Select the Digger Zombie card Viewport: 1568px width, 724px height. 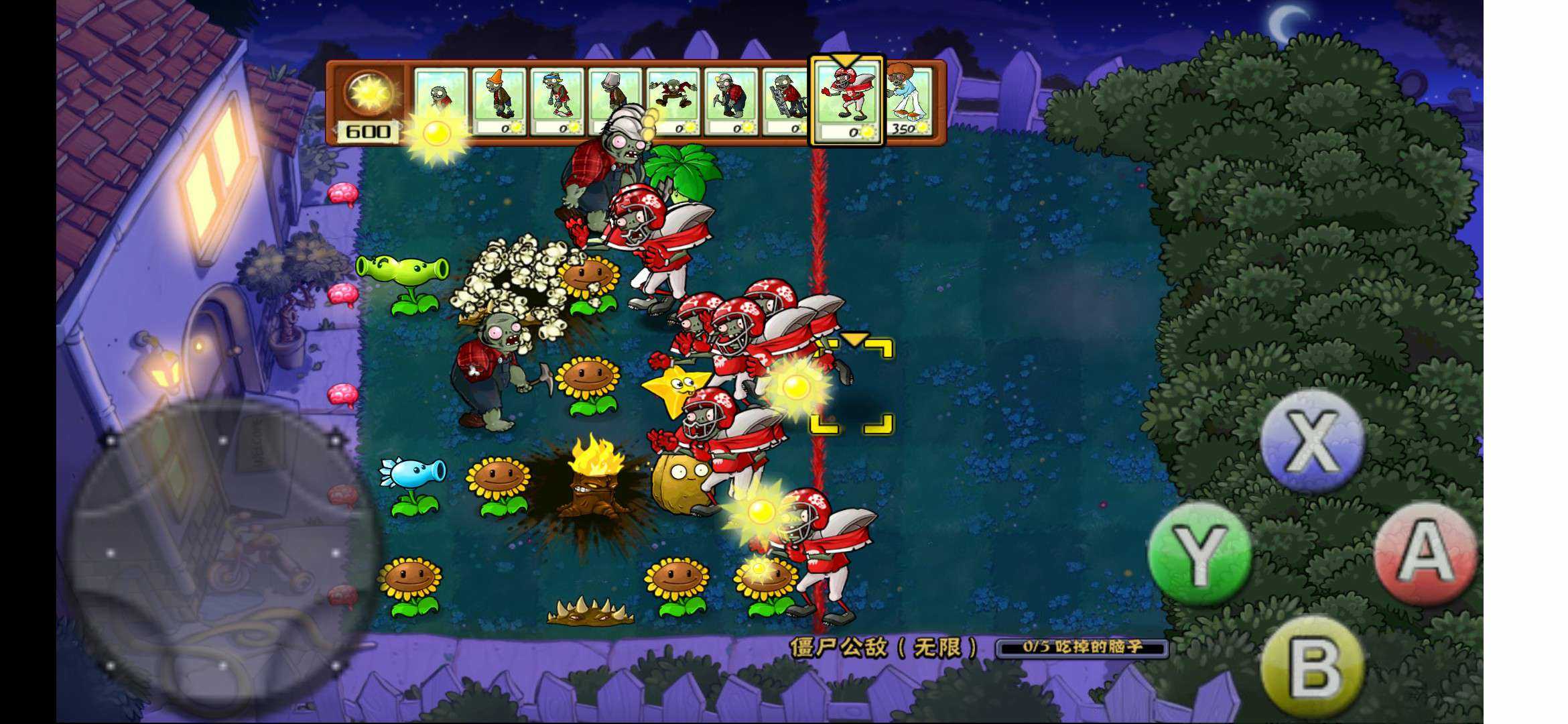[730, 101]
